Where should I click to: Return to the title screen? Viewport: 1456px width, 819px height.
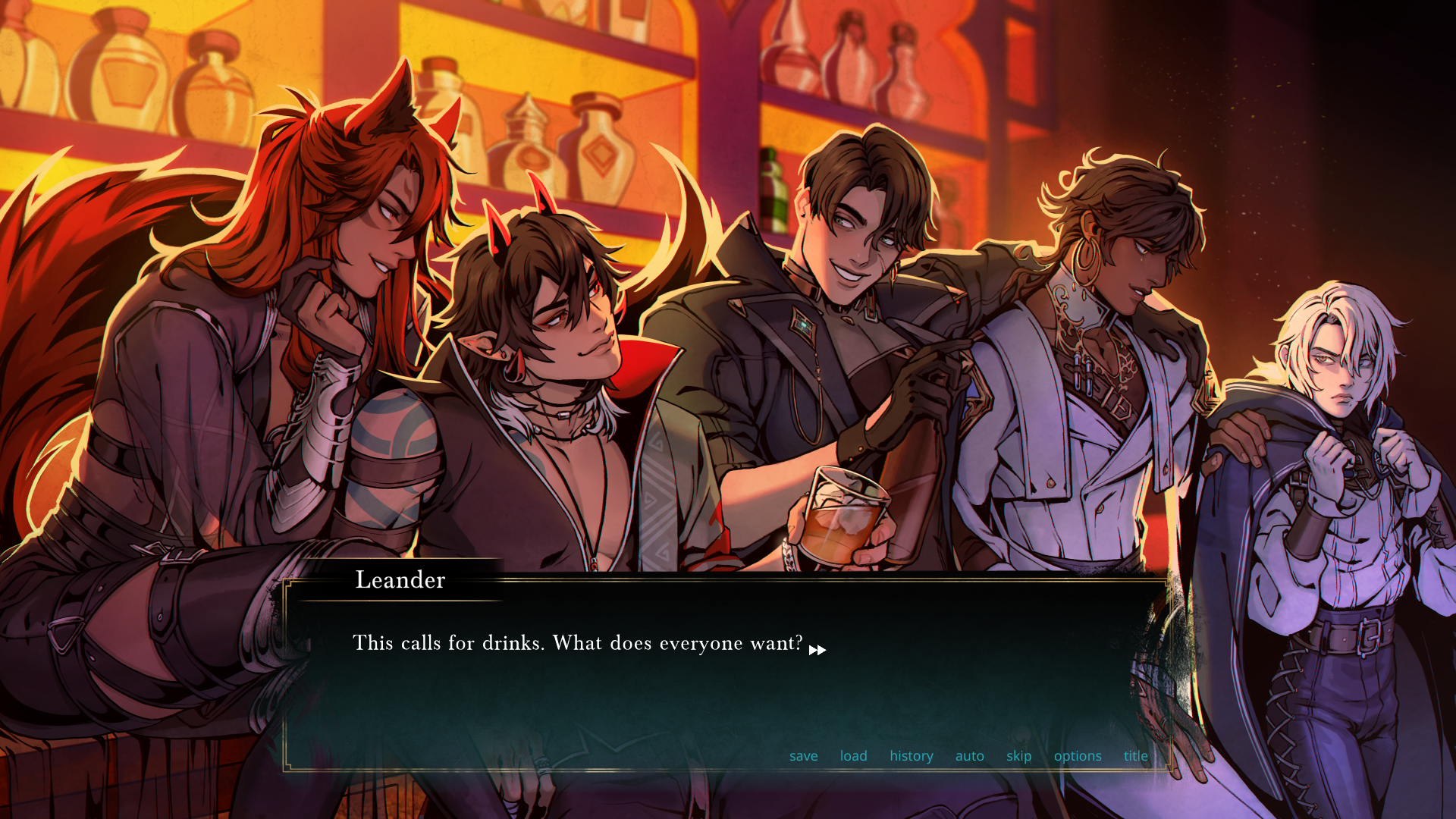tap(1135, 756)
